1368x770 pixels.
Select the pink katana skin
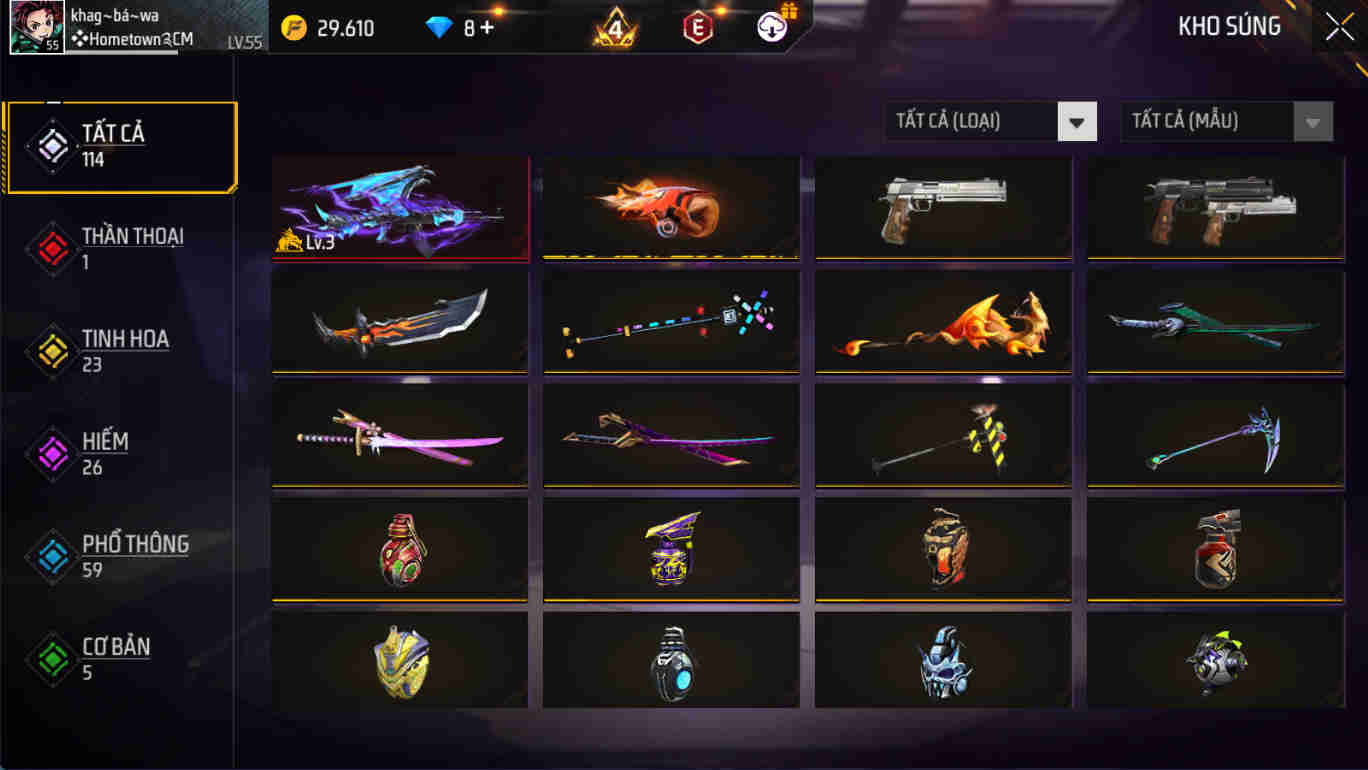(399, 434)
